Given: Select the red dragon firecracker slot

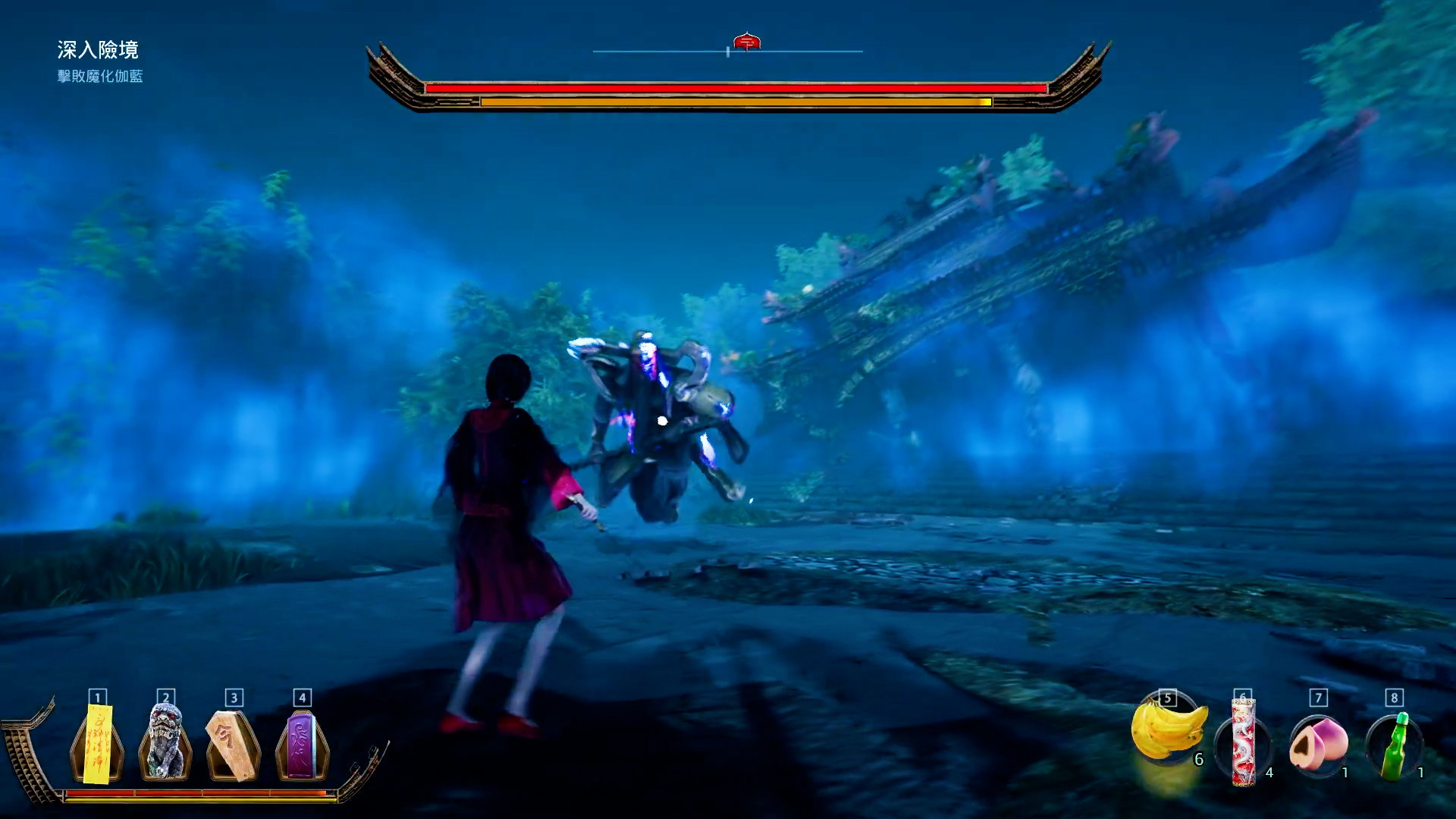Looking at the screenshot, I should click(x=1243, y=743).
